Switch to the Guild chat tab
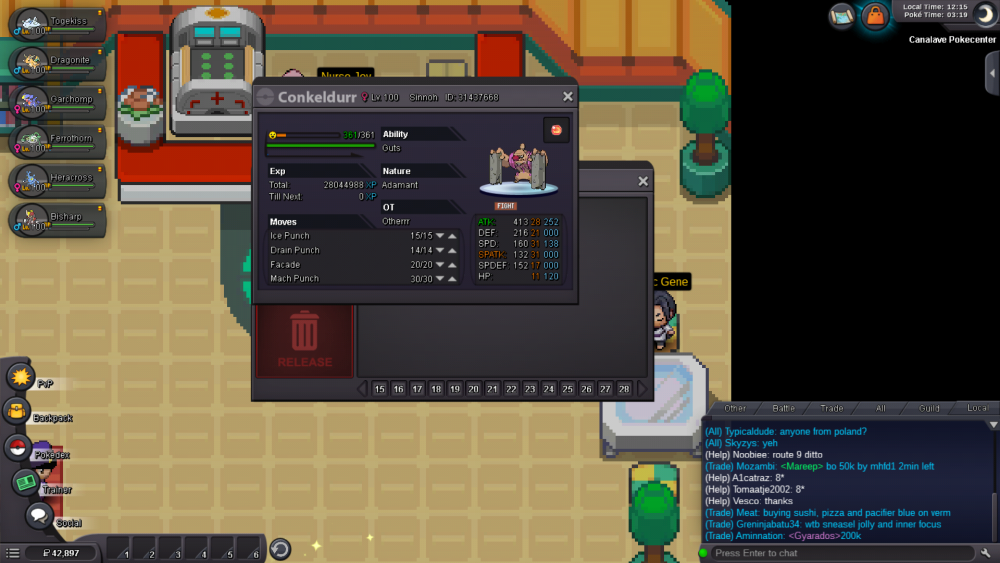The height and width of the screenshot is (563, 1000). click(x=929, y=408)
